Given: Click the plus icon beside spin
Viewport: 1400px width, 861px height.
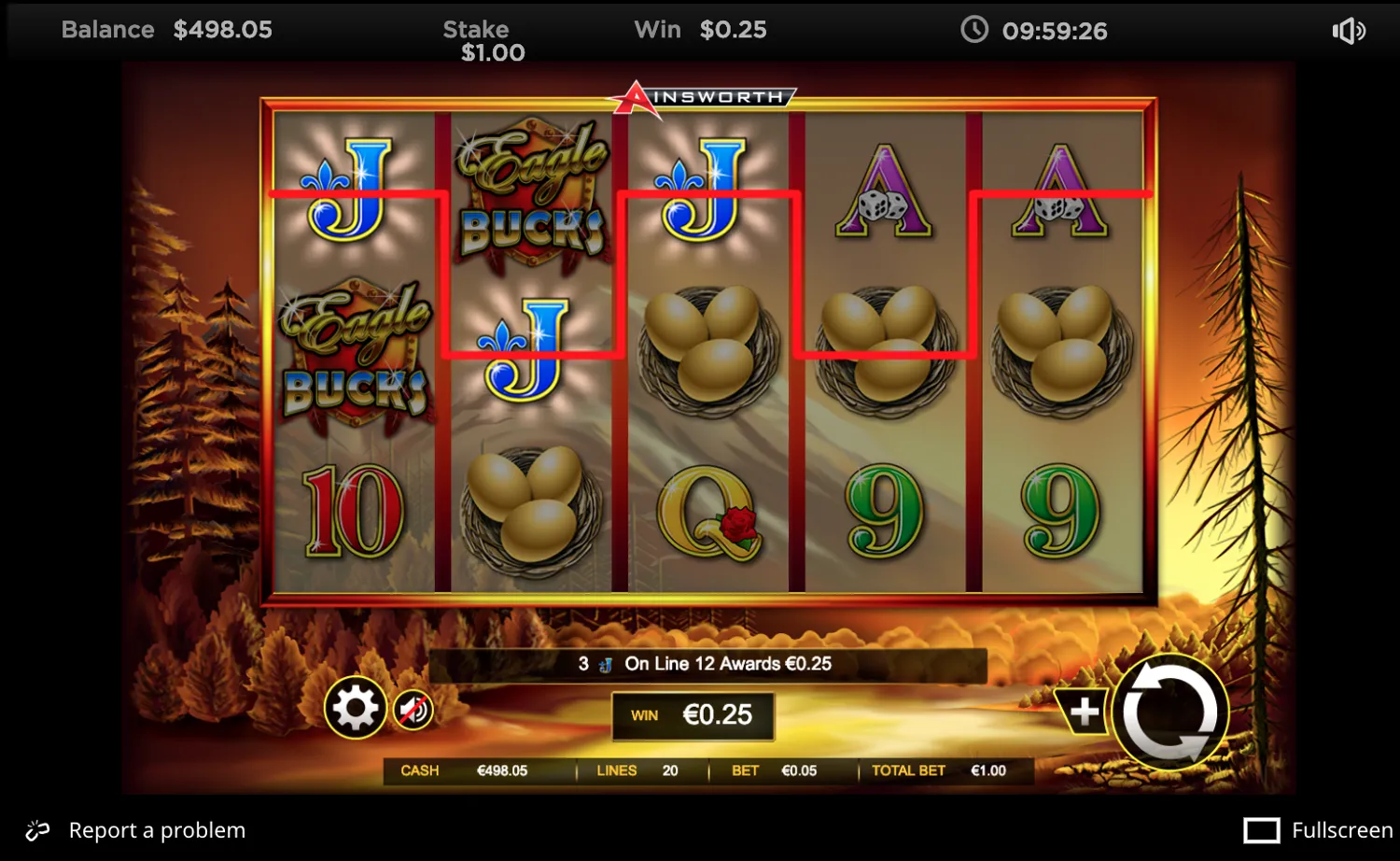Looking at the screenshot, I should [x=1083, y=712].
